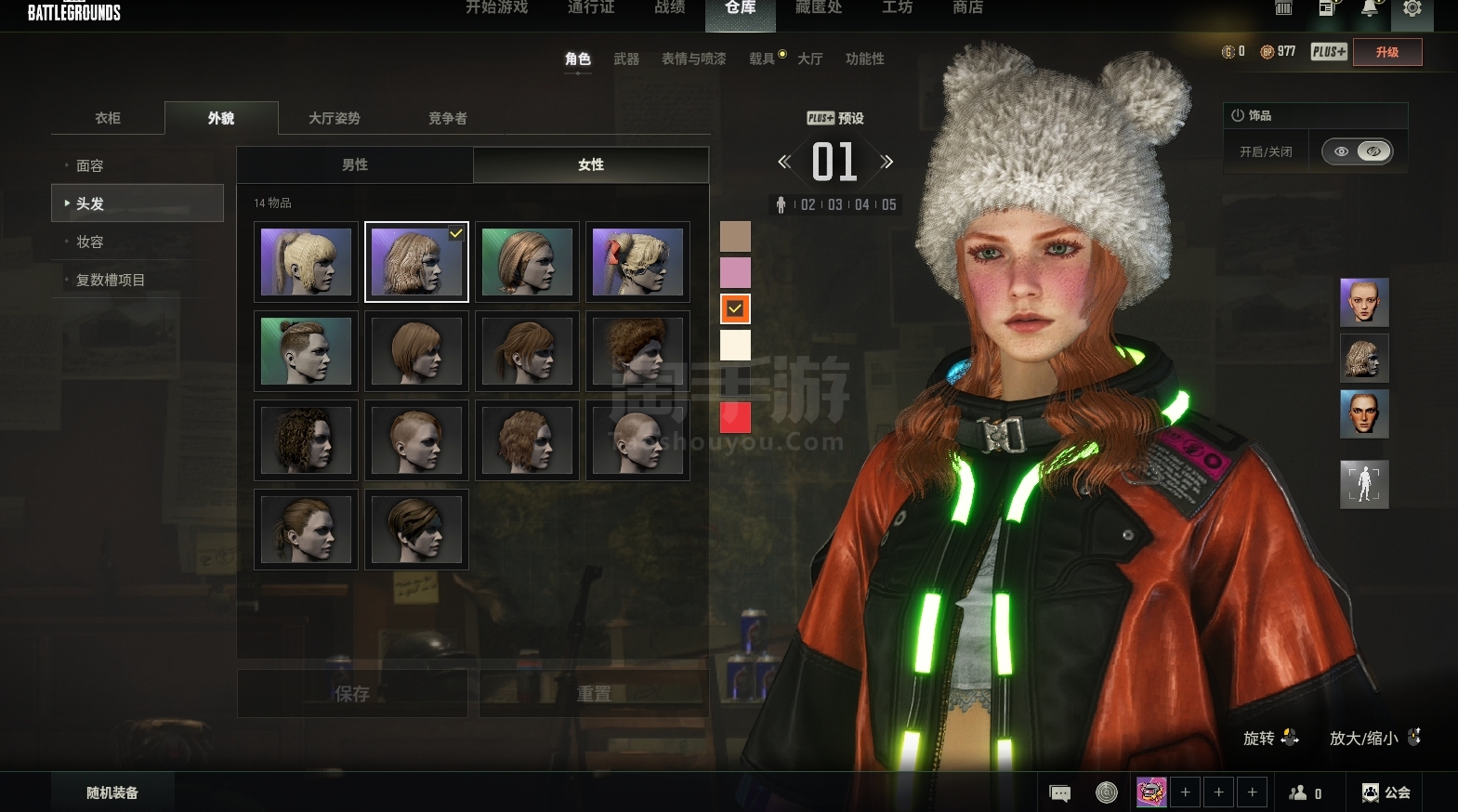Click the 保存 save button

tap(352, 694)
